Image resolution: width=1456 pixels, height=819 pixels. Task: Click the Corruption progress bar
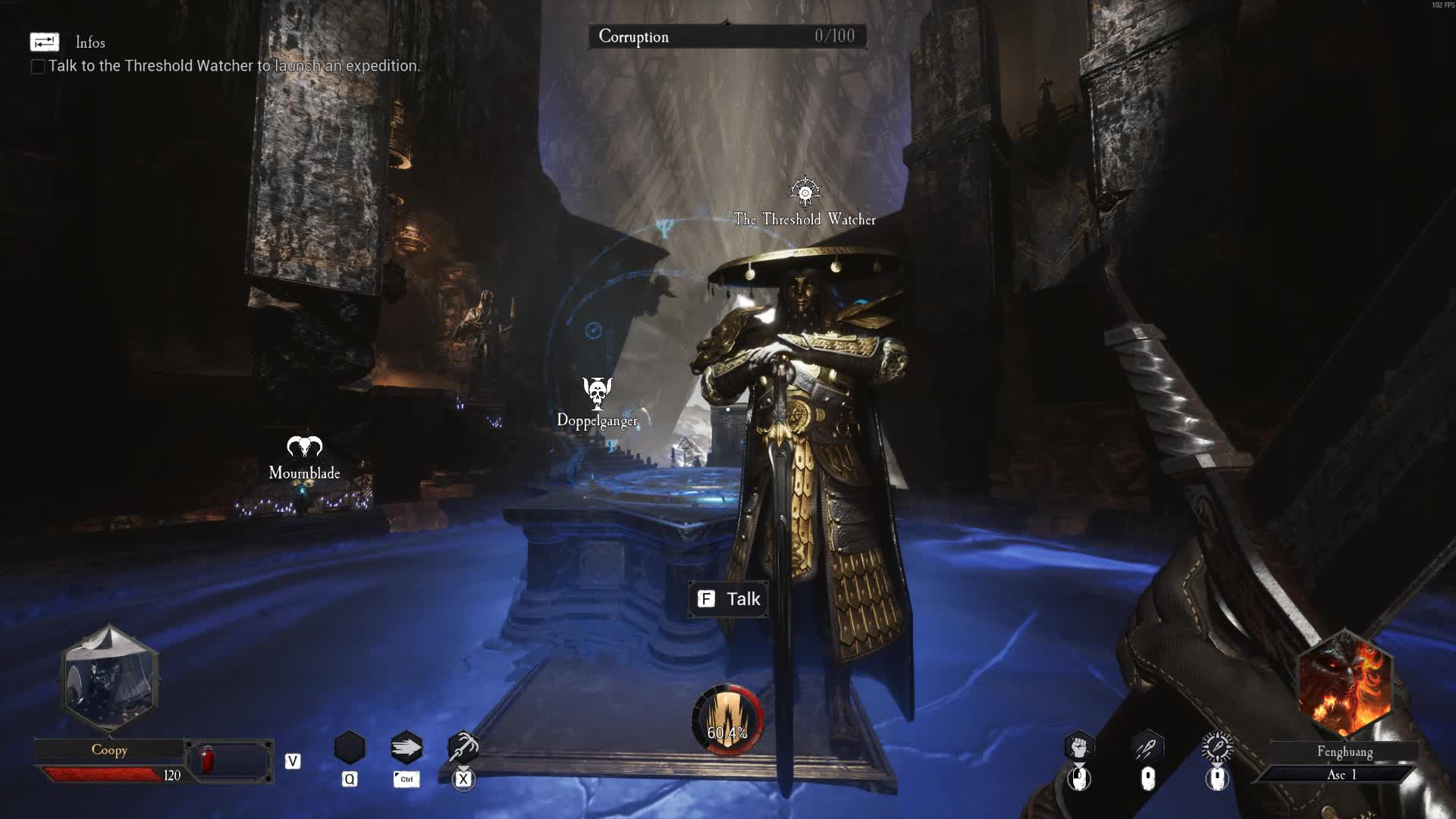[x=726, y=36]
